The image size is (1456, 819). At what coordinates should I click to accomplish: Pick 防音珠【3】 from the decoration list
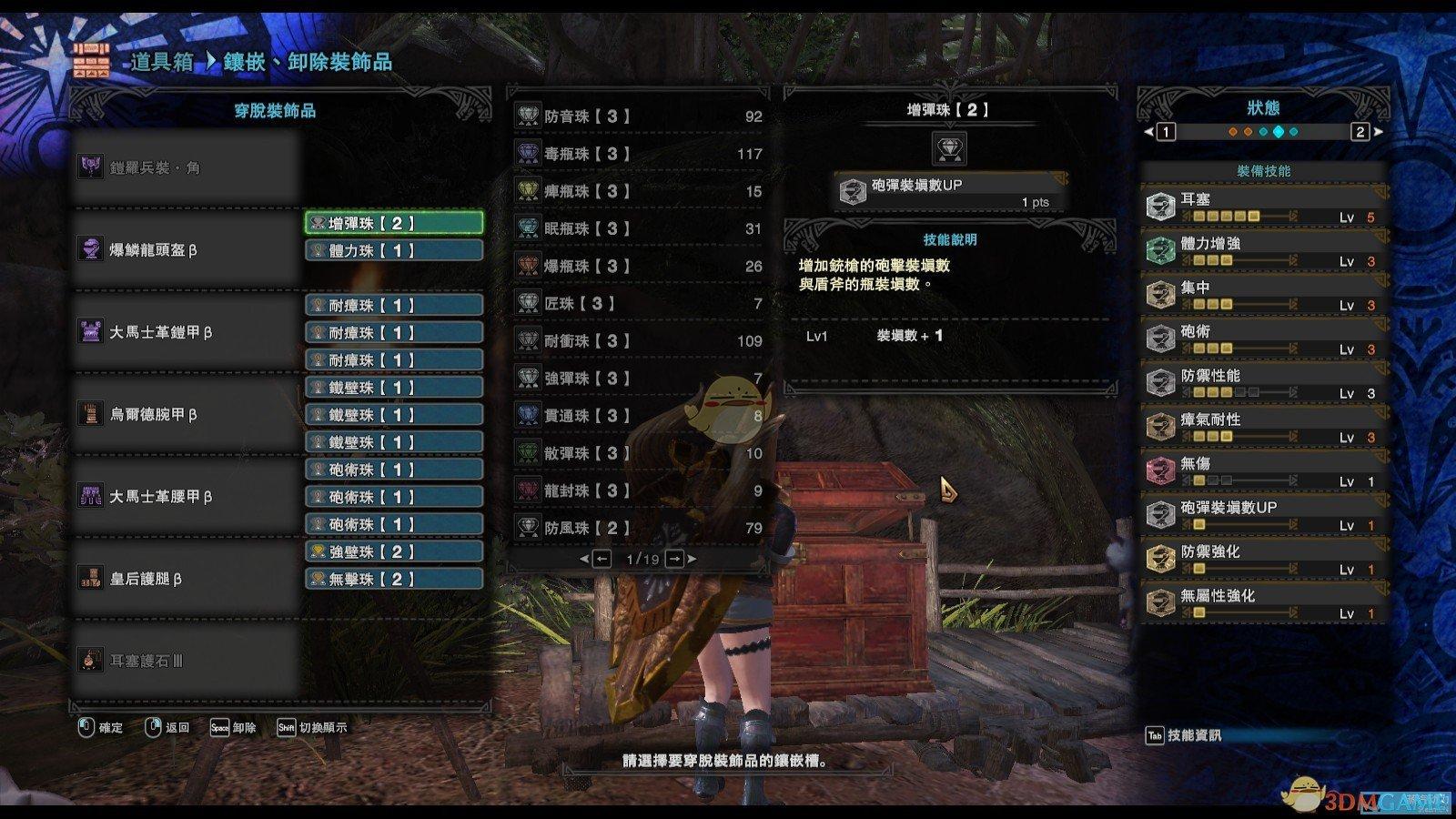pyautogui.click(x=639, y=116)
